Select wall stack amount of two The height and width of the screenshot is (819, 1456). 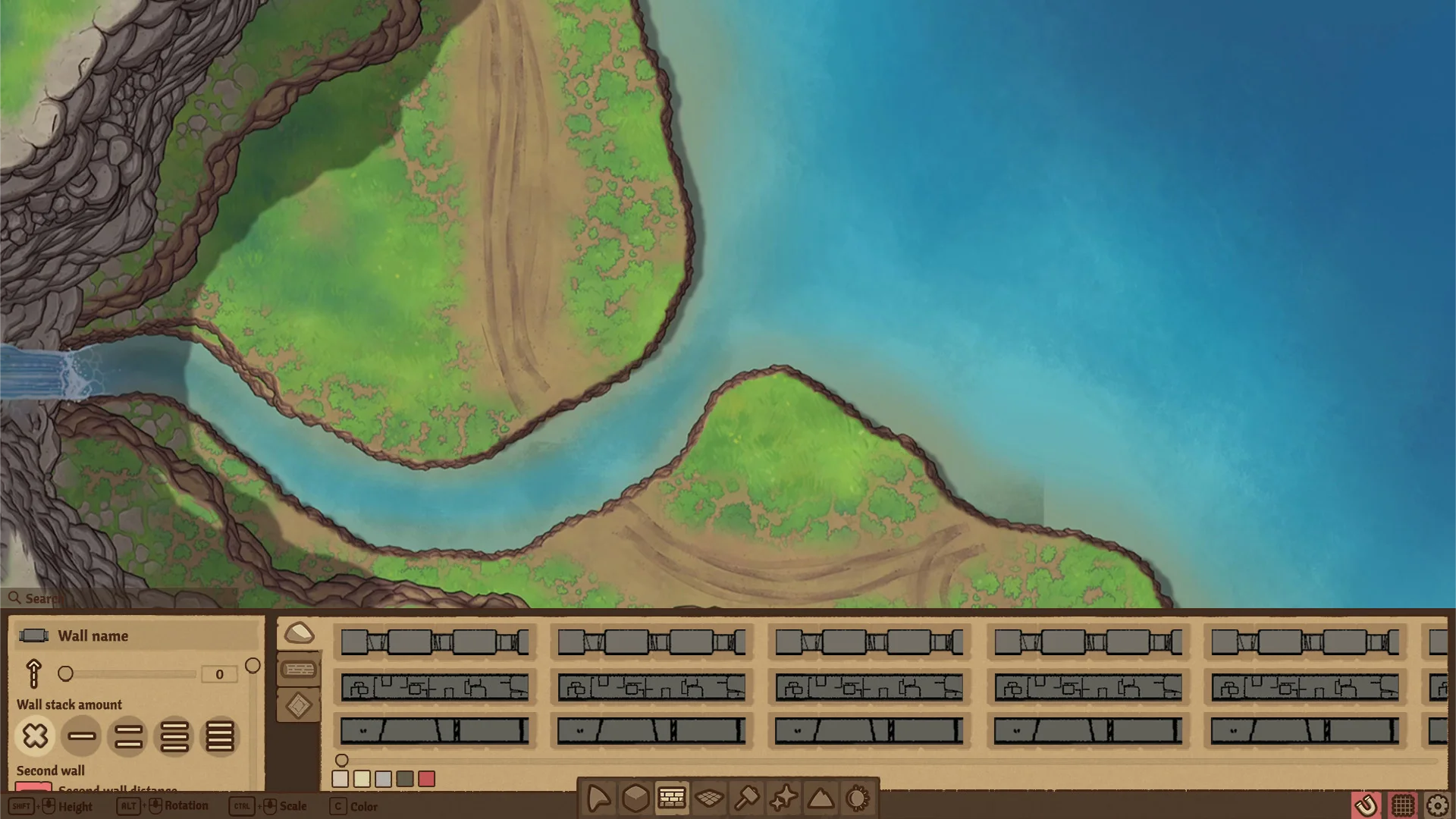pyautogui.click(x=127, y=736)
